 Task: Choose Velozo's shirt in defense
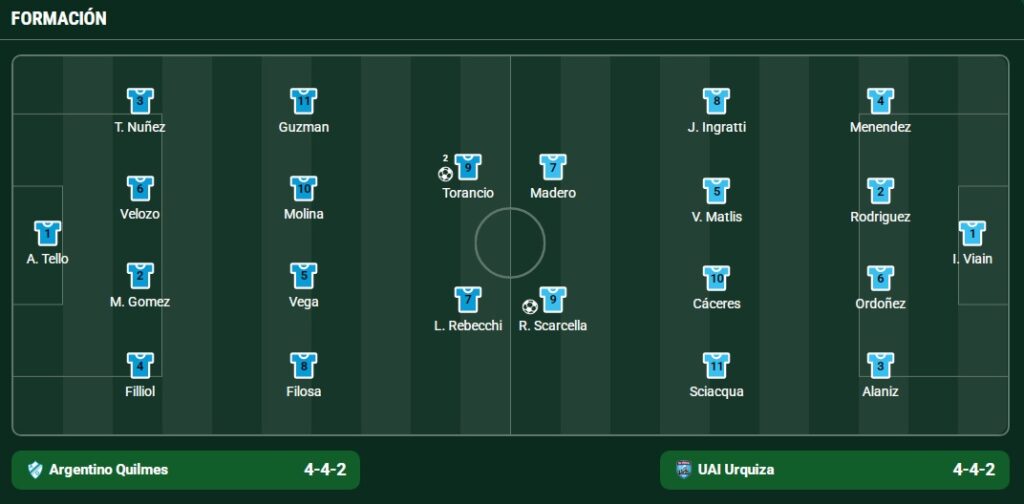click(x=140, y=188)
